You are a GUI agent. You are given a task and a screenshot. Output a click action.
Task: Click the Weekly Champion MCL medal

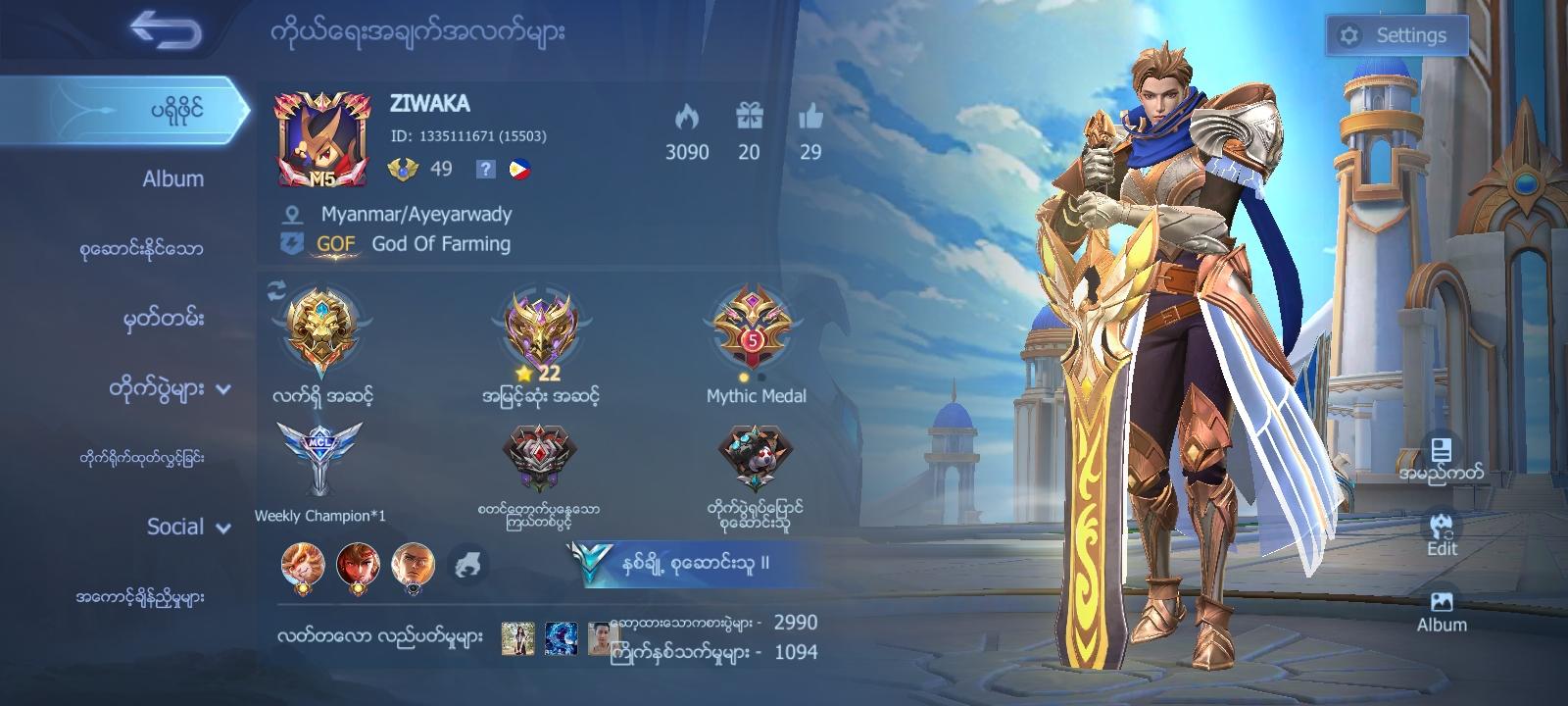tap(314, 461)
